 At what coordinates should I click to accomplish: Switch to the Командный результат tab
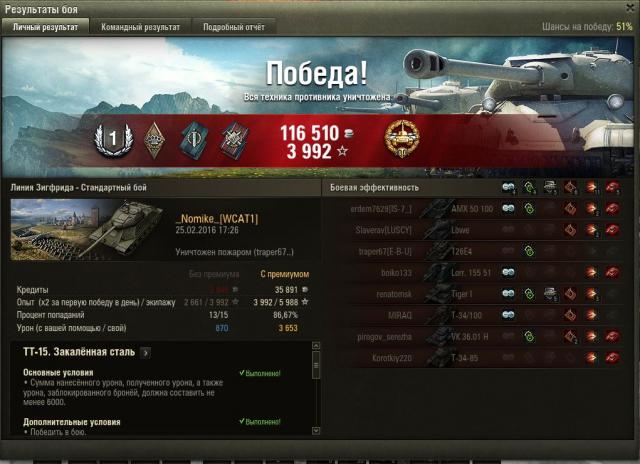[141, 27]
